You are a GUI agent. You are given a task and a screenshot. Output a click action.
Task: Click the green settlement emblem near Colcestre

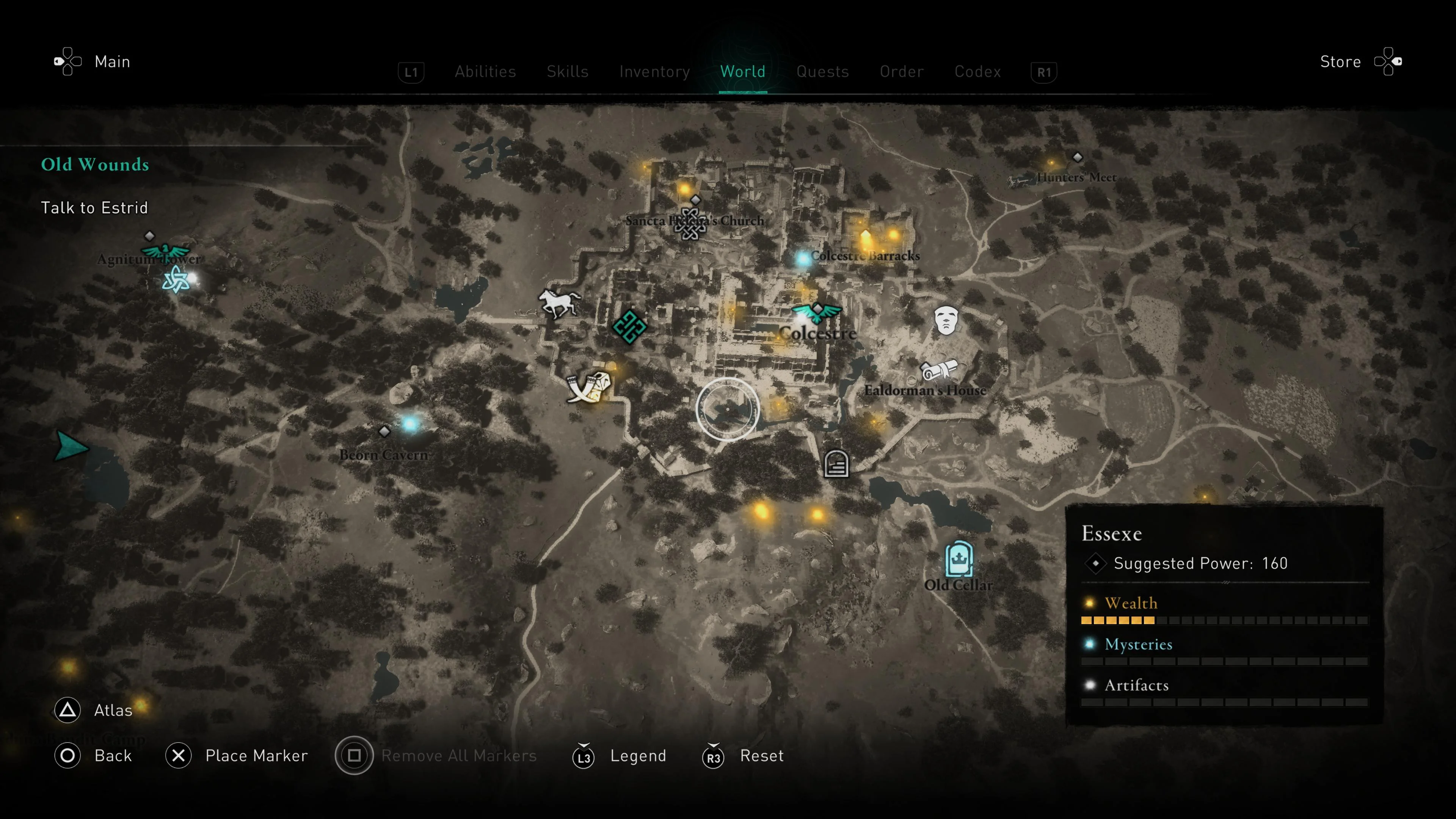pos(629,327)
